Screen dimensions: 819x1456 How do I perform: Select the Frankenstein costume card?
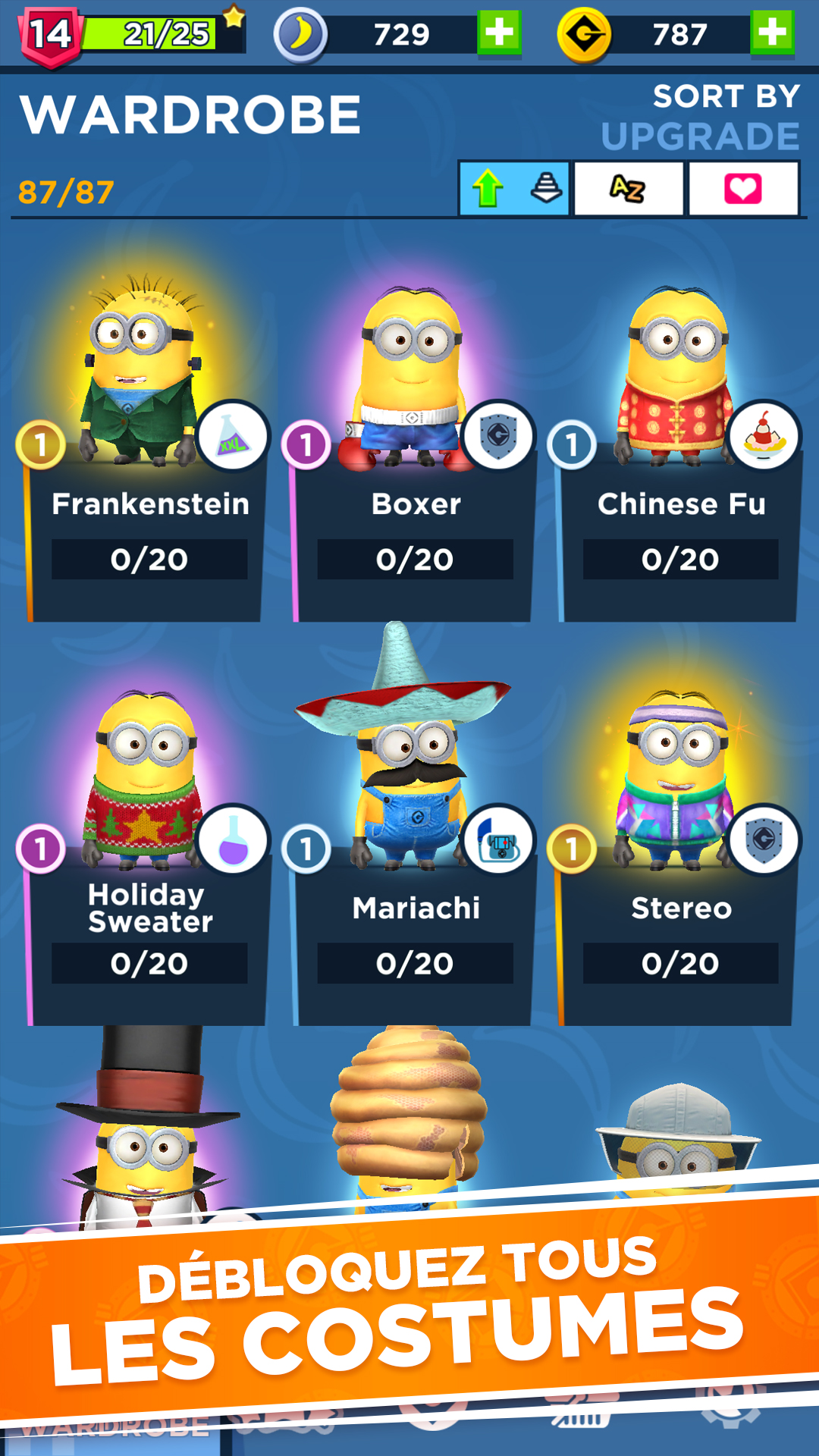tap(148, 470)
